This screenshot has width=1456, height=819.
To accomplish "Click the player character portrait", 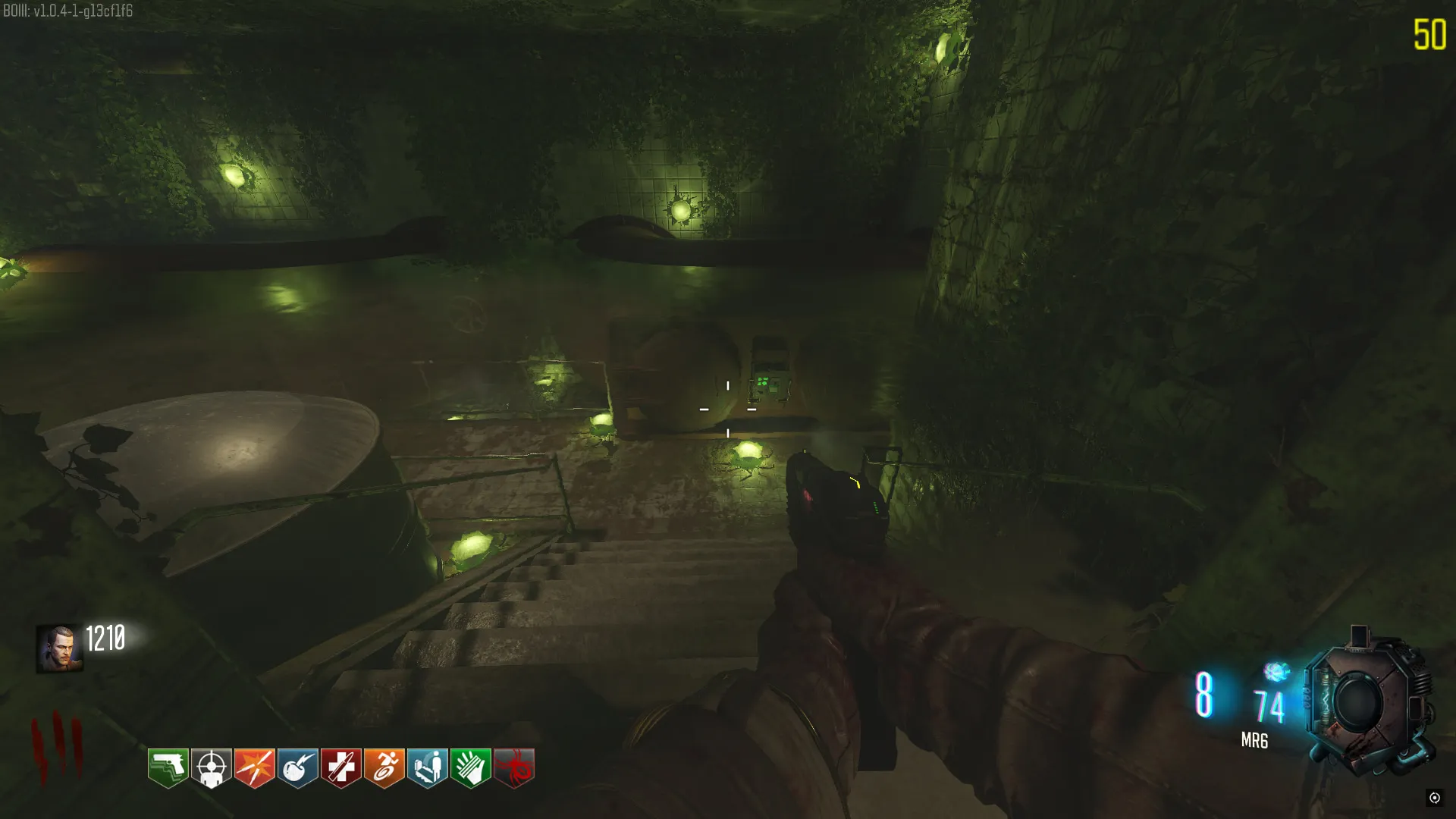I will point(59,648).
